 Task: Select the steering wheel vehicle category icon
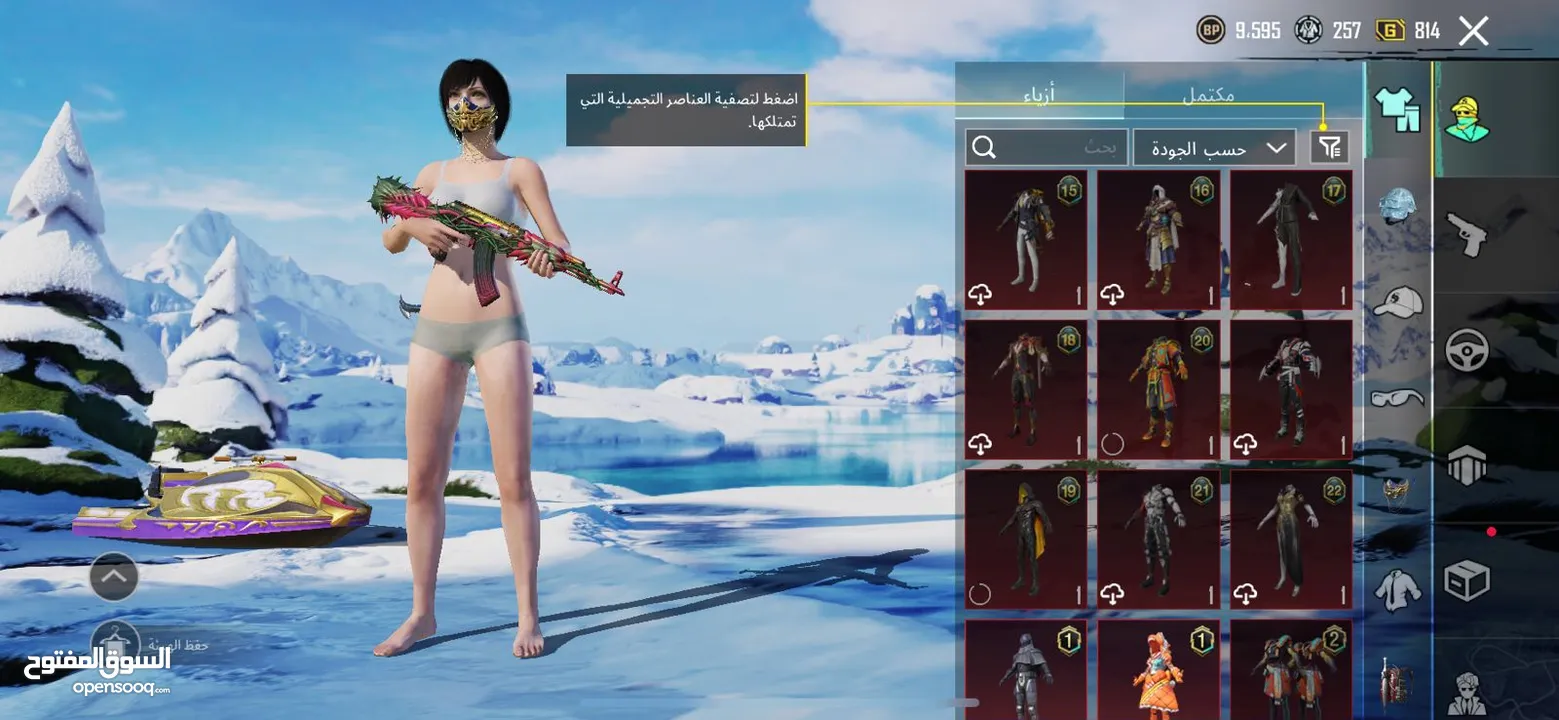pos(1470,351)
